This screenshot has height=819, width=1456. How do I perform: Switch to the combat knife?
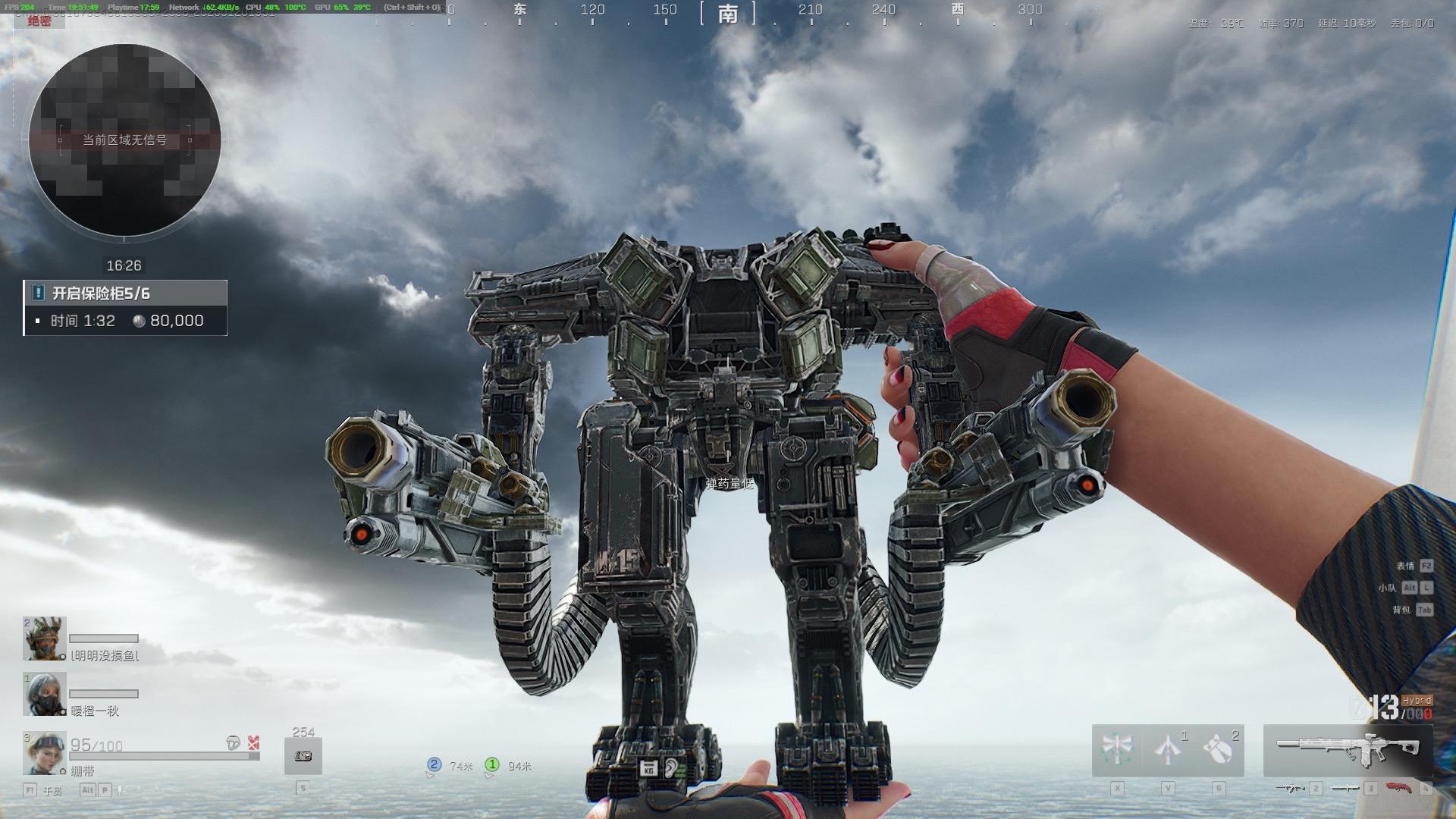[x=1345, y=789]
